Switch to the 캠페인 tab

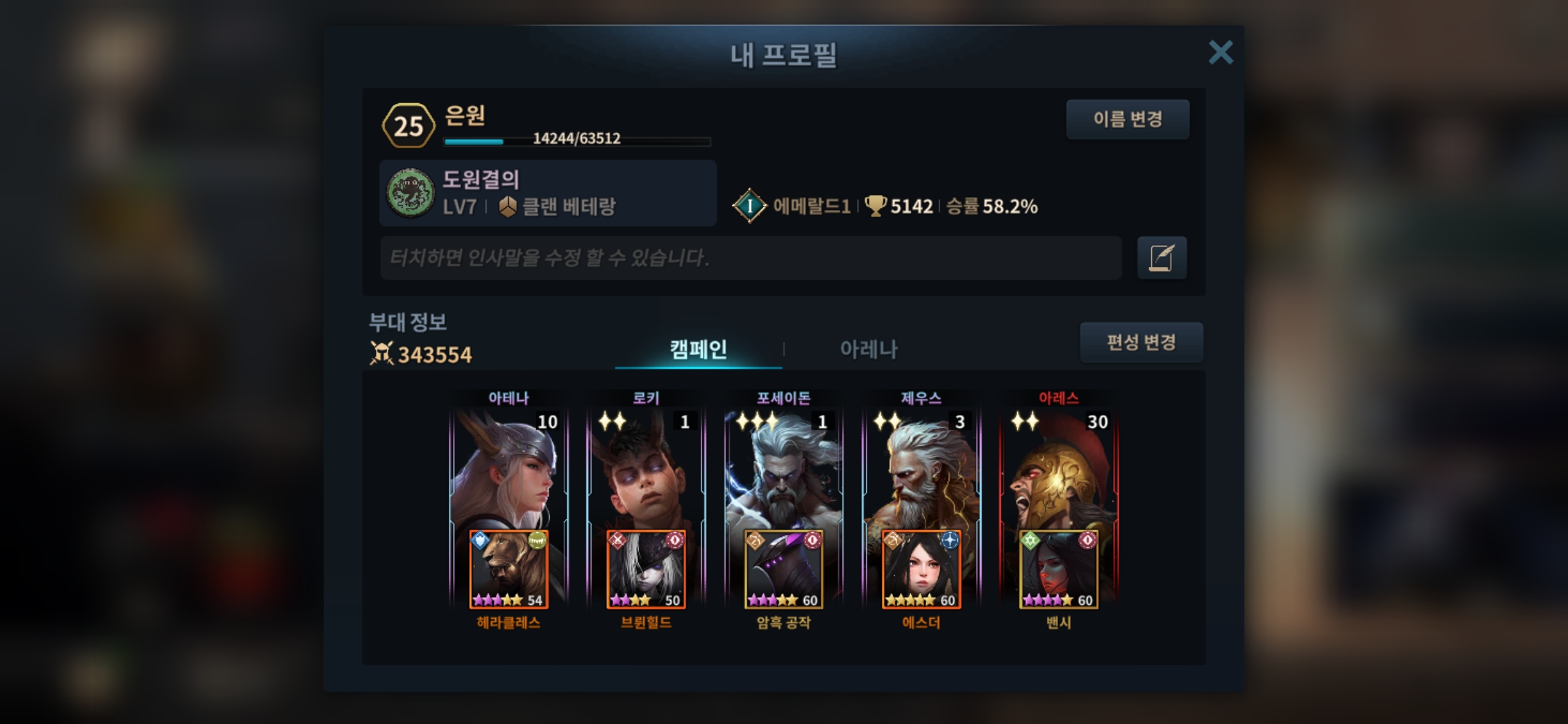pyautogui.click(x=698, y=349)
